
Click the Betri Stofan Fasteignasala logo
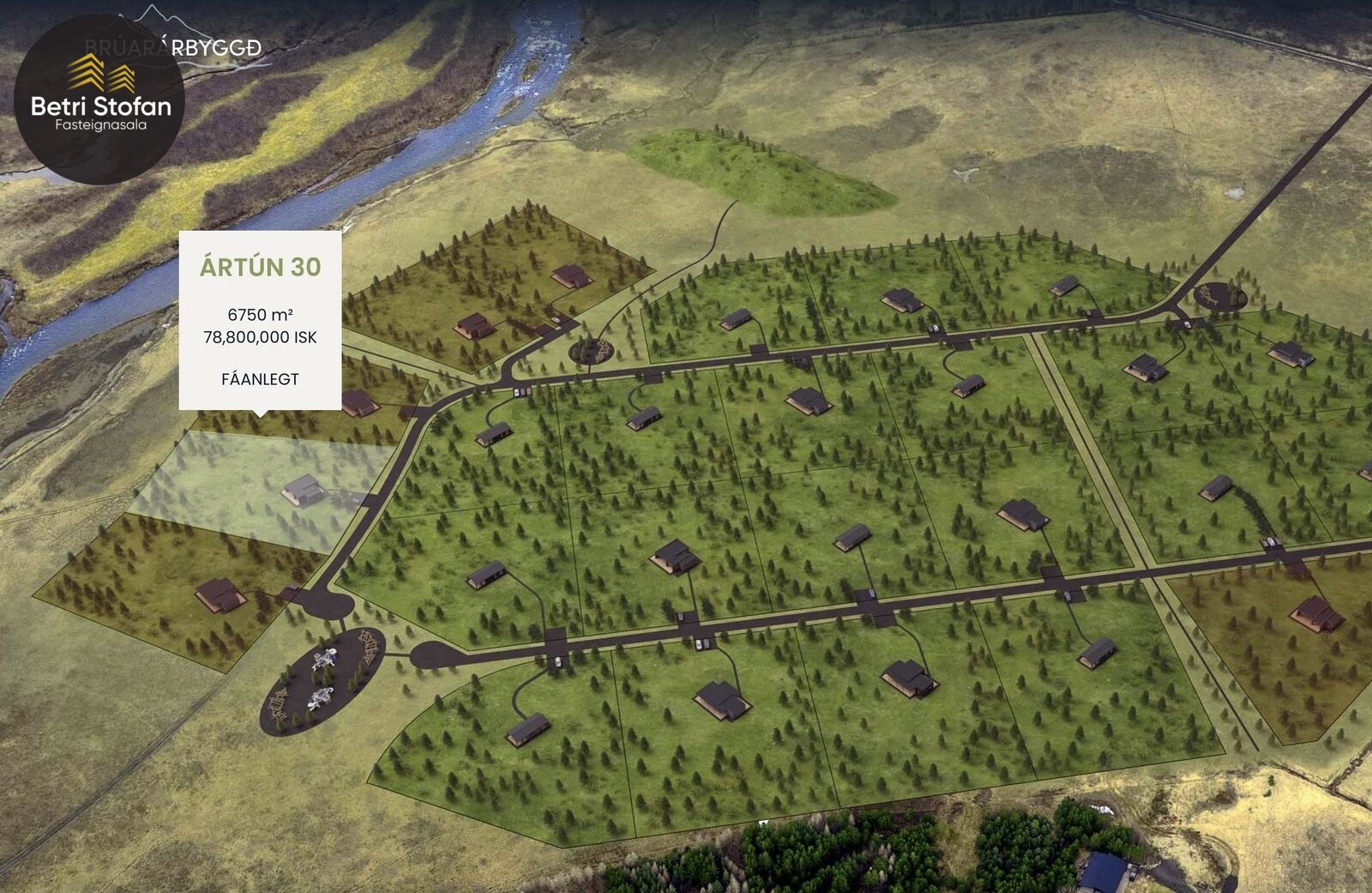pos(99,99)
